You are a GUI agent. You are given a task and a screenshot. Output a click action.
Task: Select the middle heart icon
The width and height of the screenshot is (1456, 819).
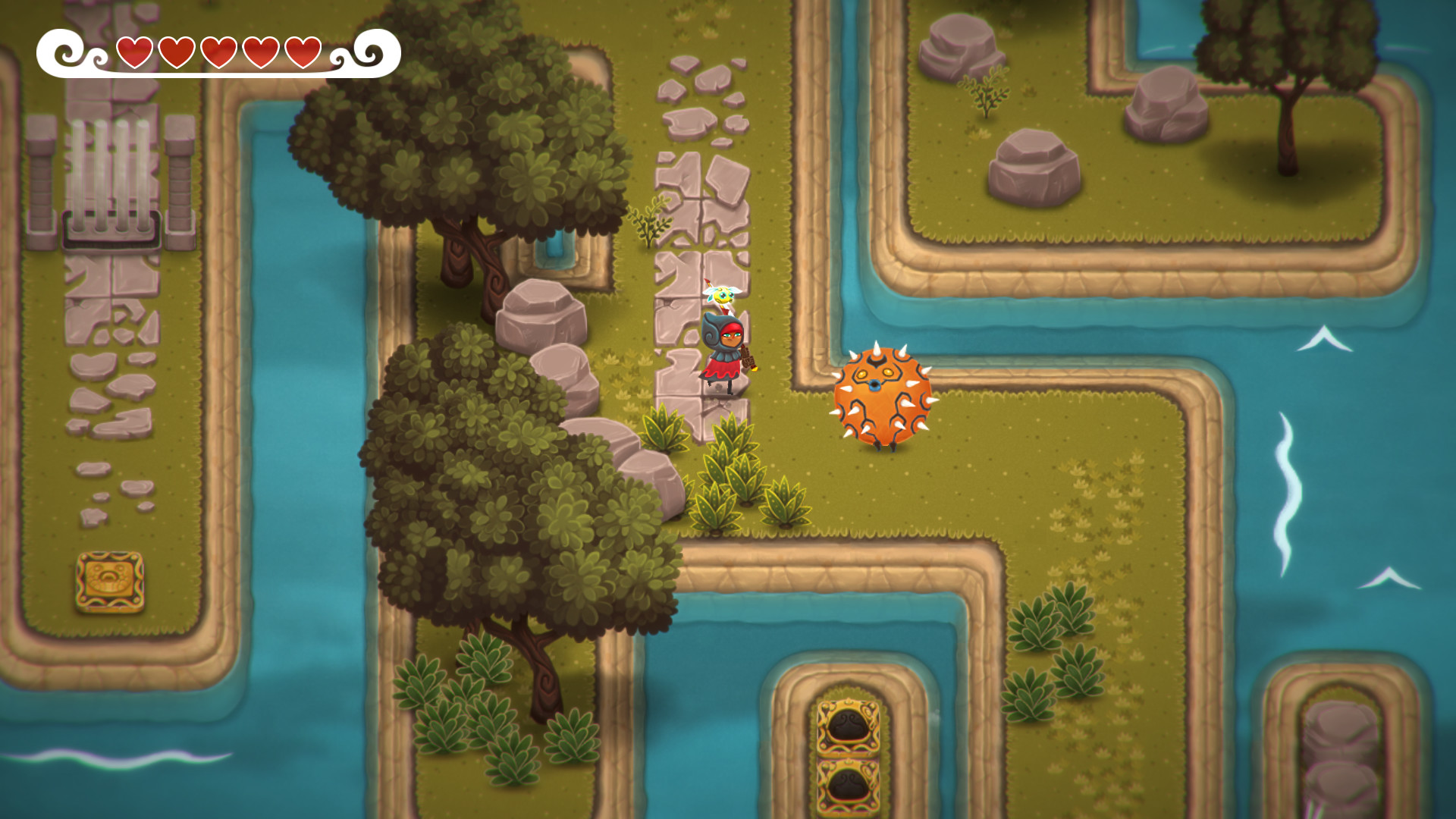click(220, 52)
